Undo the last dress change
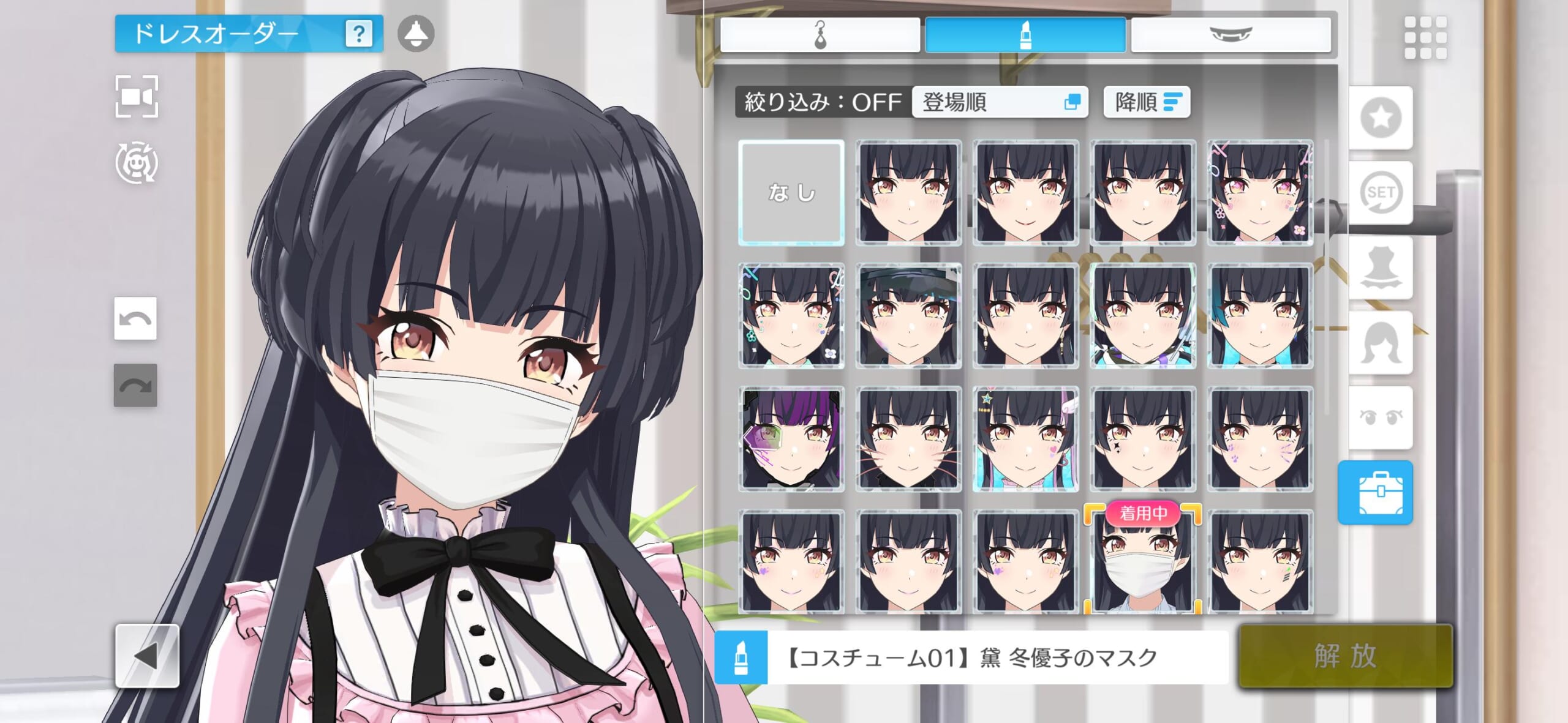This screenshot has height=723, width=1568. [135, 318]
